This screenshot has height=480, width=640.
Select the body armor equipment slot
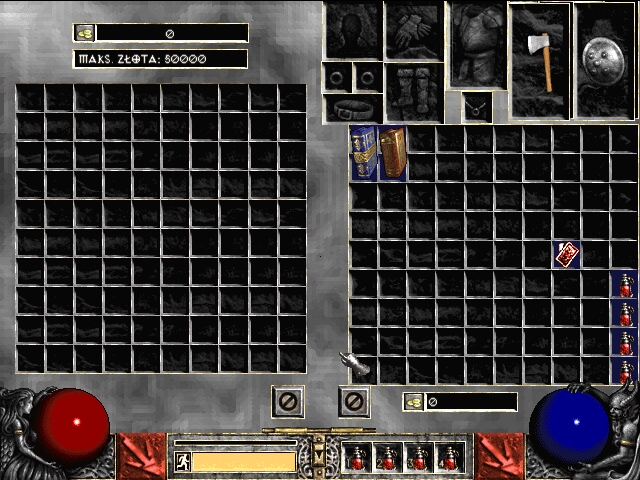(476, 44)
